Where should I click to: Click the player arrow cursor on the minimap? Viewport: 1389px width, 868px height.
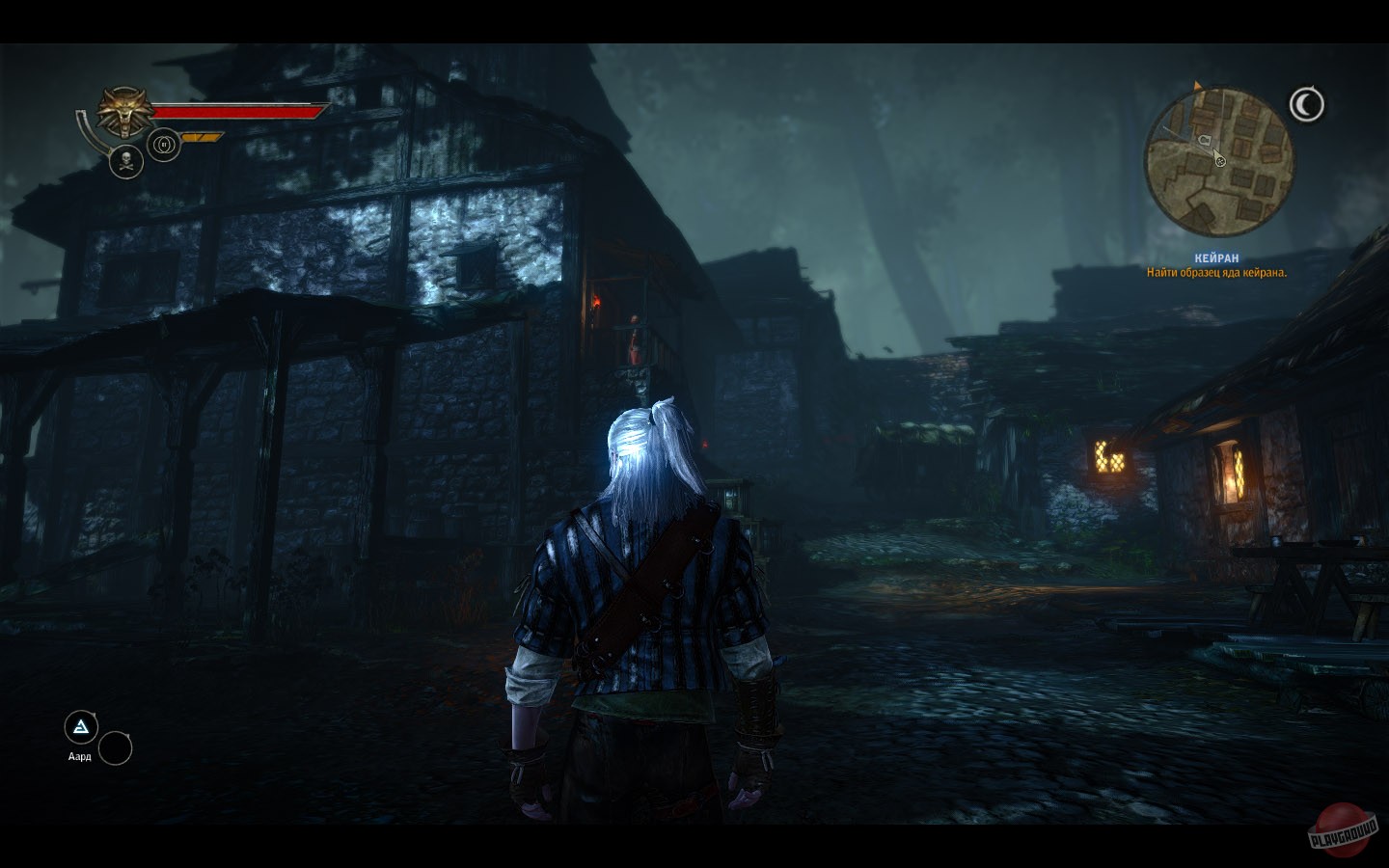1215,150
